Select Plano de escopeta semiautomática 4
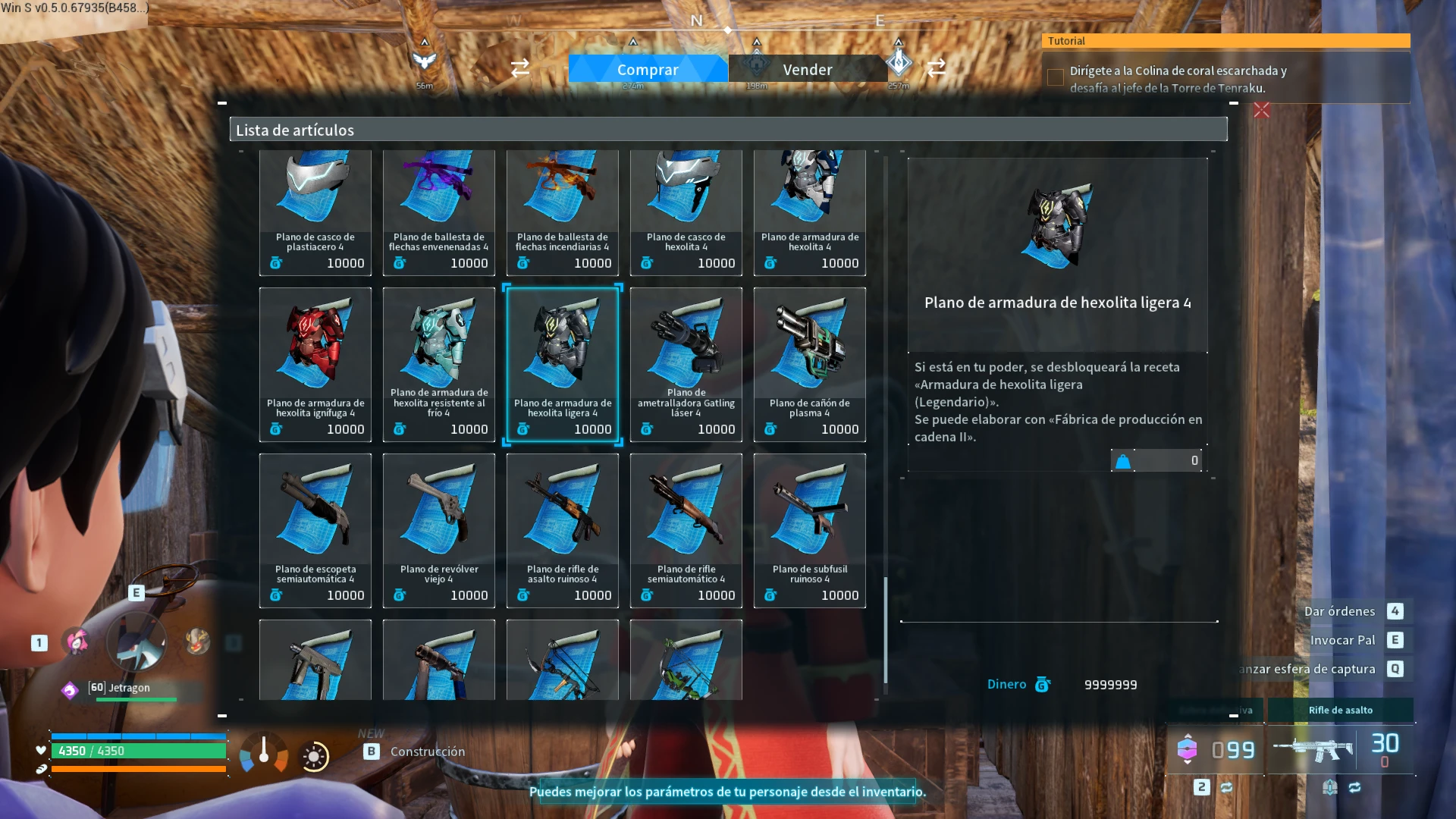 (x=315, y=530)
